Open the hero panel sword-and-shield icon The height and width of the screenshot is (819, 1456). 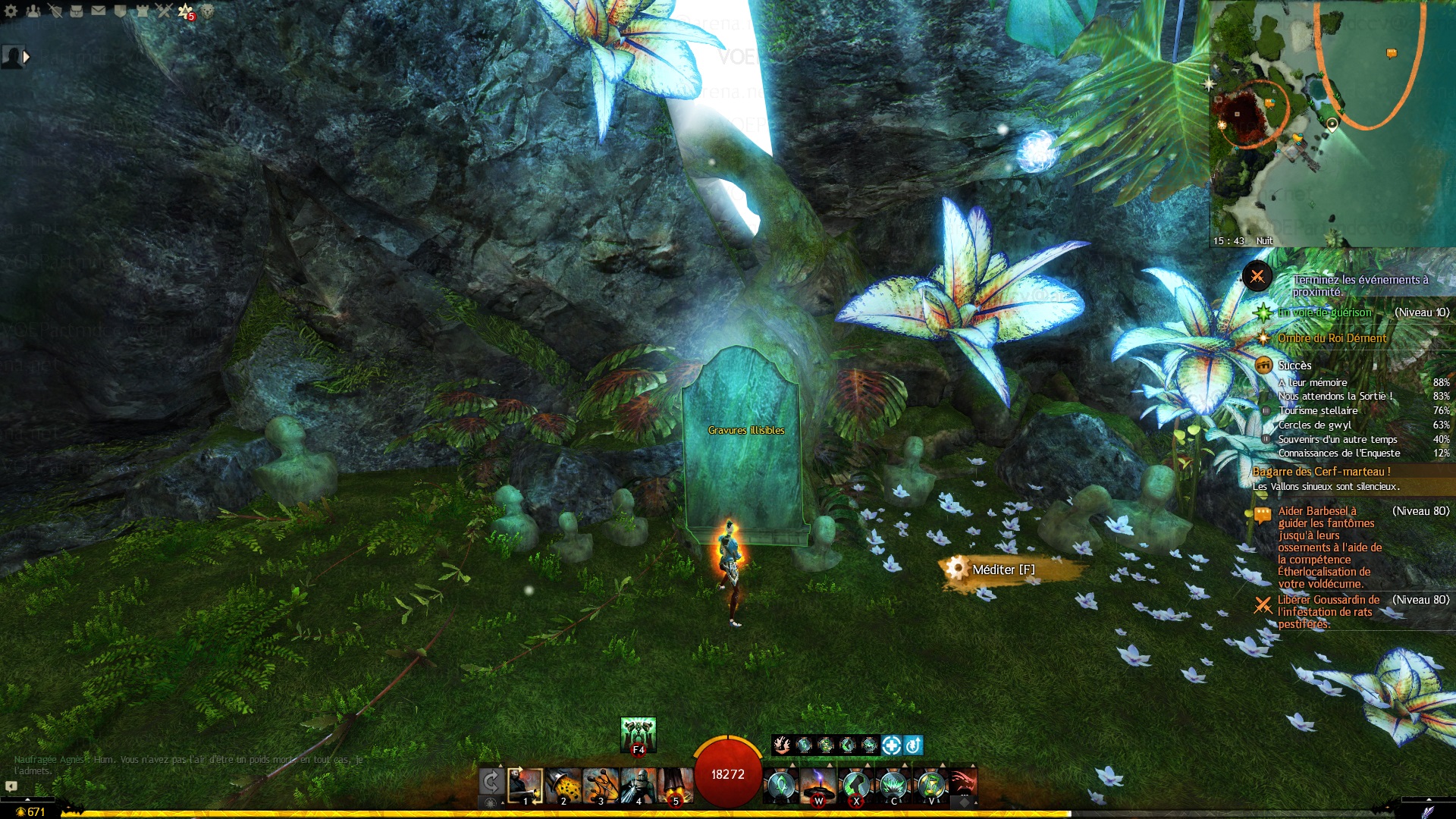(55, 11)
